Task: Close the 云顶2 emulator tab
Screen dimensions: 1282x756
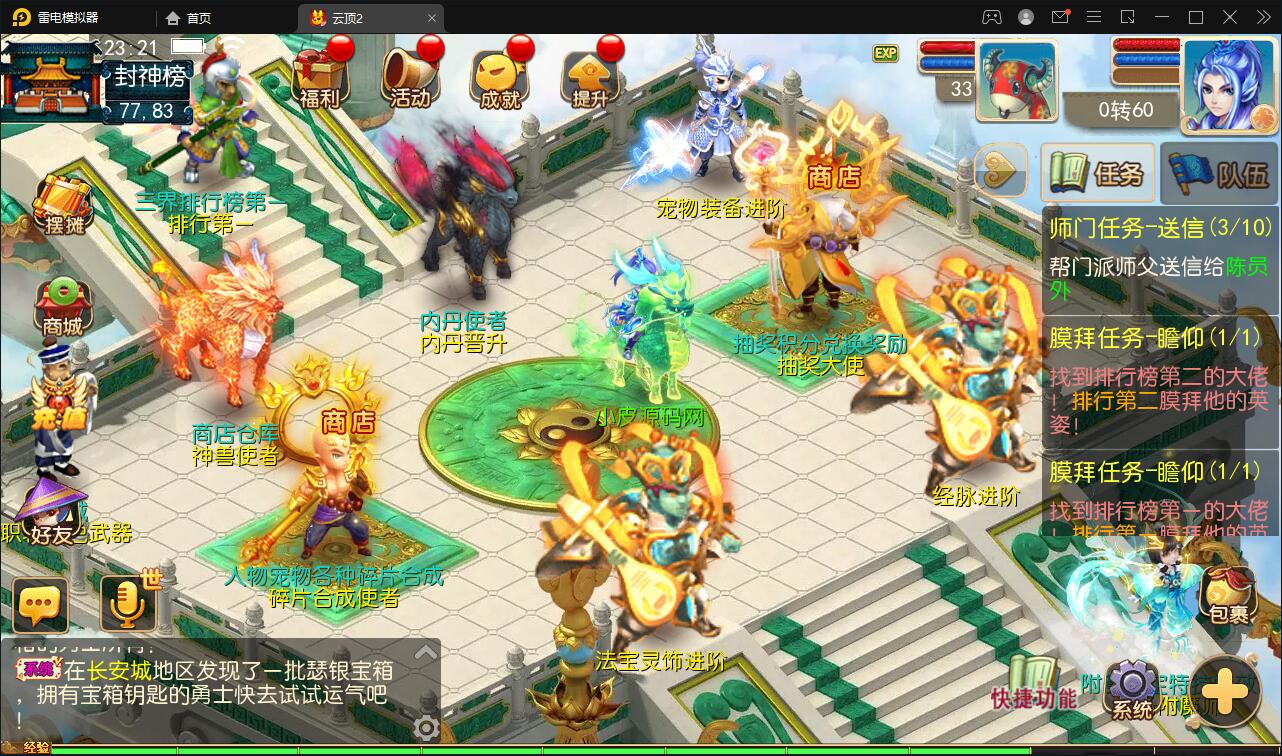Action: [432, 18]
